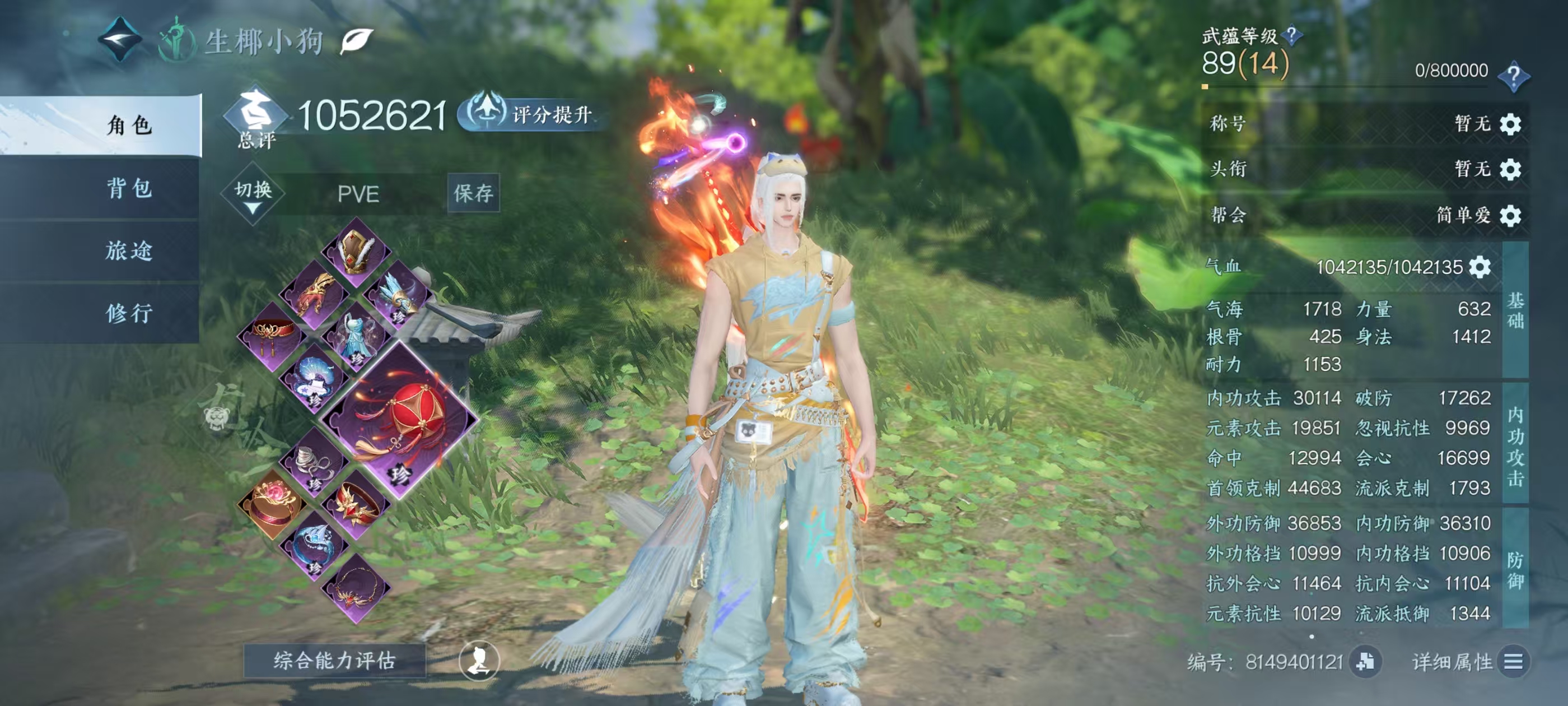The height and width of the screenshot is (706, 1568).
Task: Click the 帮会 settings gear
Action: tap(1510, 216)
